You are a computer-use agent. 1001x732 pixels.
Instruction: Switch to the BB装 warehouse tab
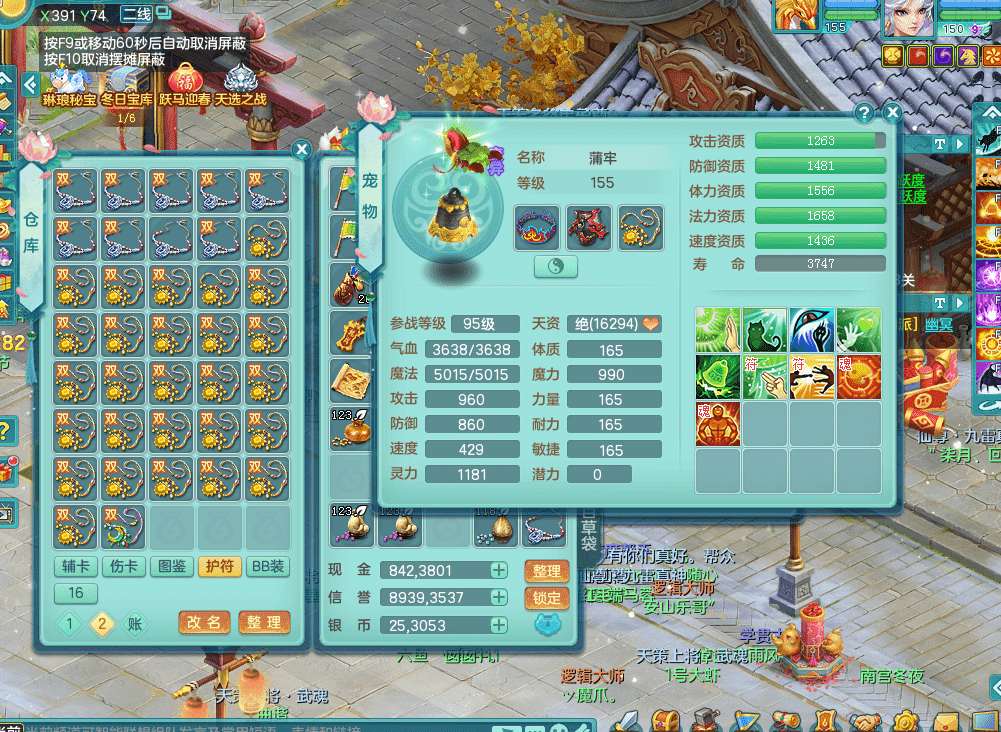[x=267, y=567]
